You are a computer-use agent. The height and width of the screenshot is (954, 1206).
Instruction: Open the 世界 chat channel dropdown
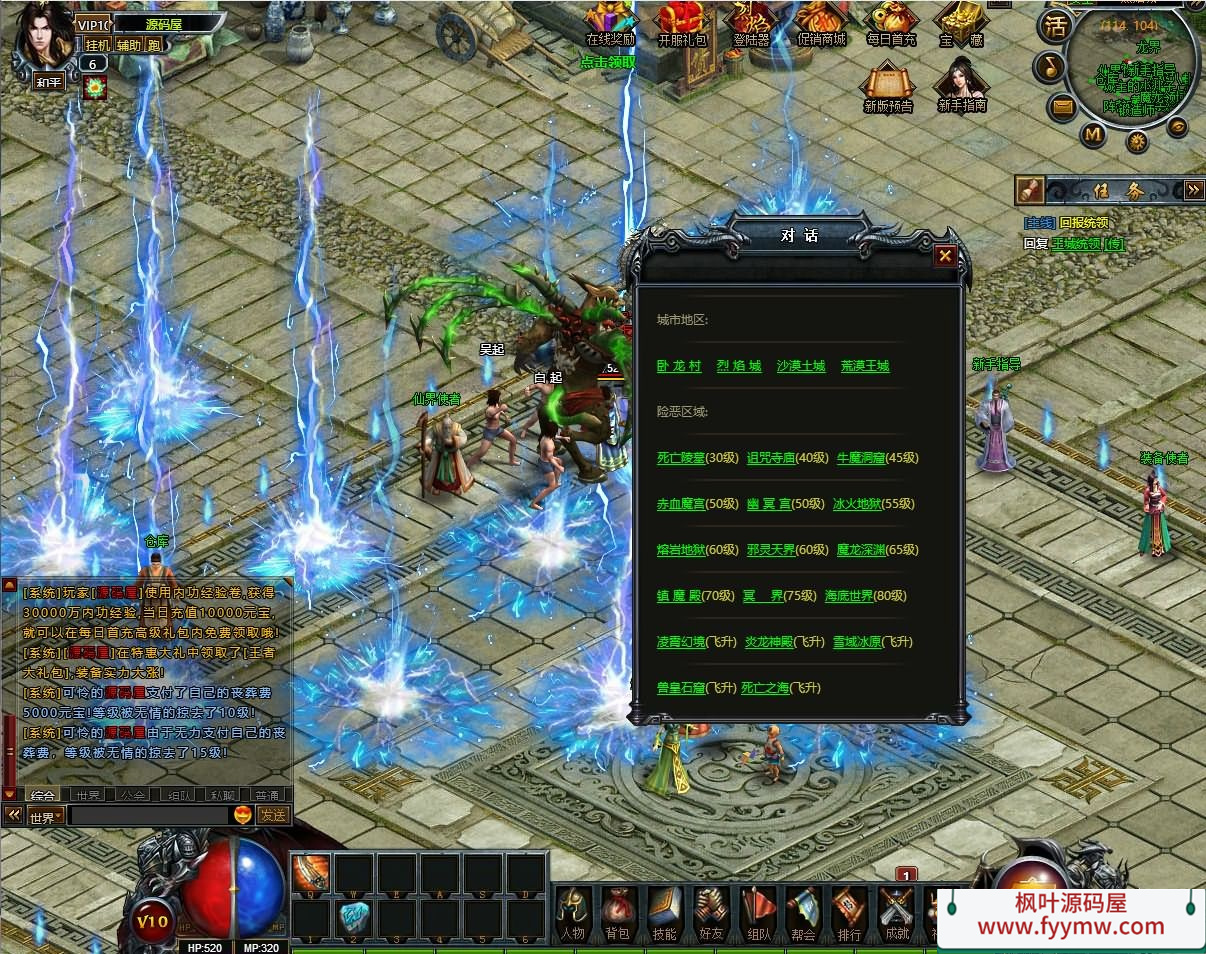(45, 816)
